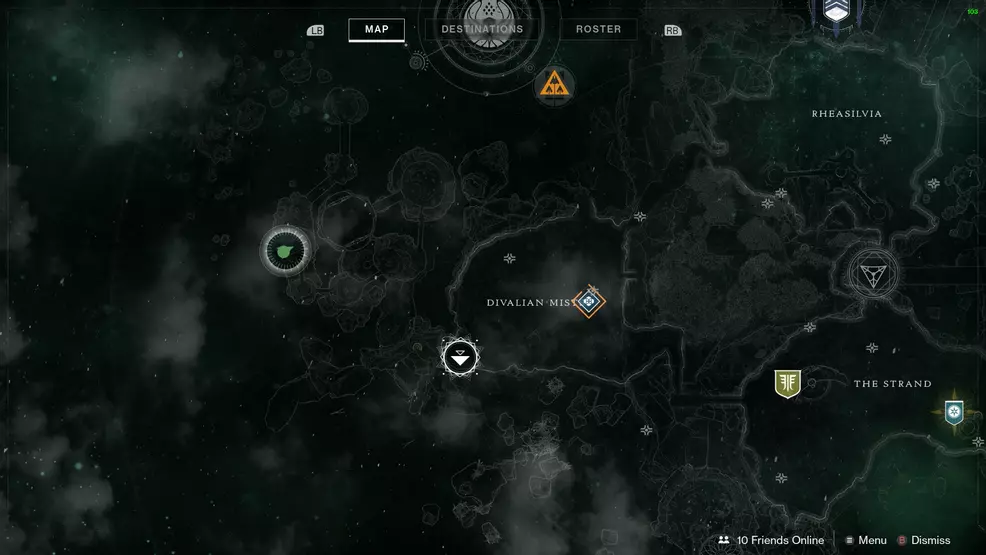Screen dimensions: 986x555
Task: Select the orange triangle activity marker
Action: [553, 86]
